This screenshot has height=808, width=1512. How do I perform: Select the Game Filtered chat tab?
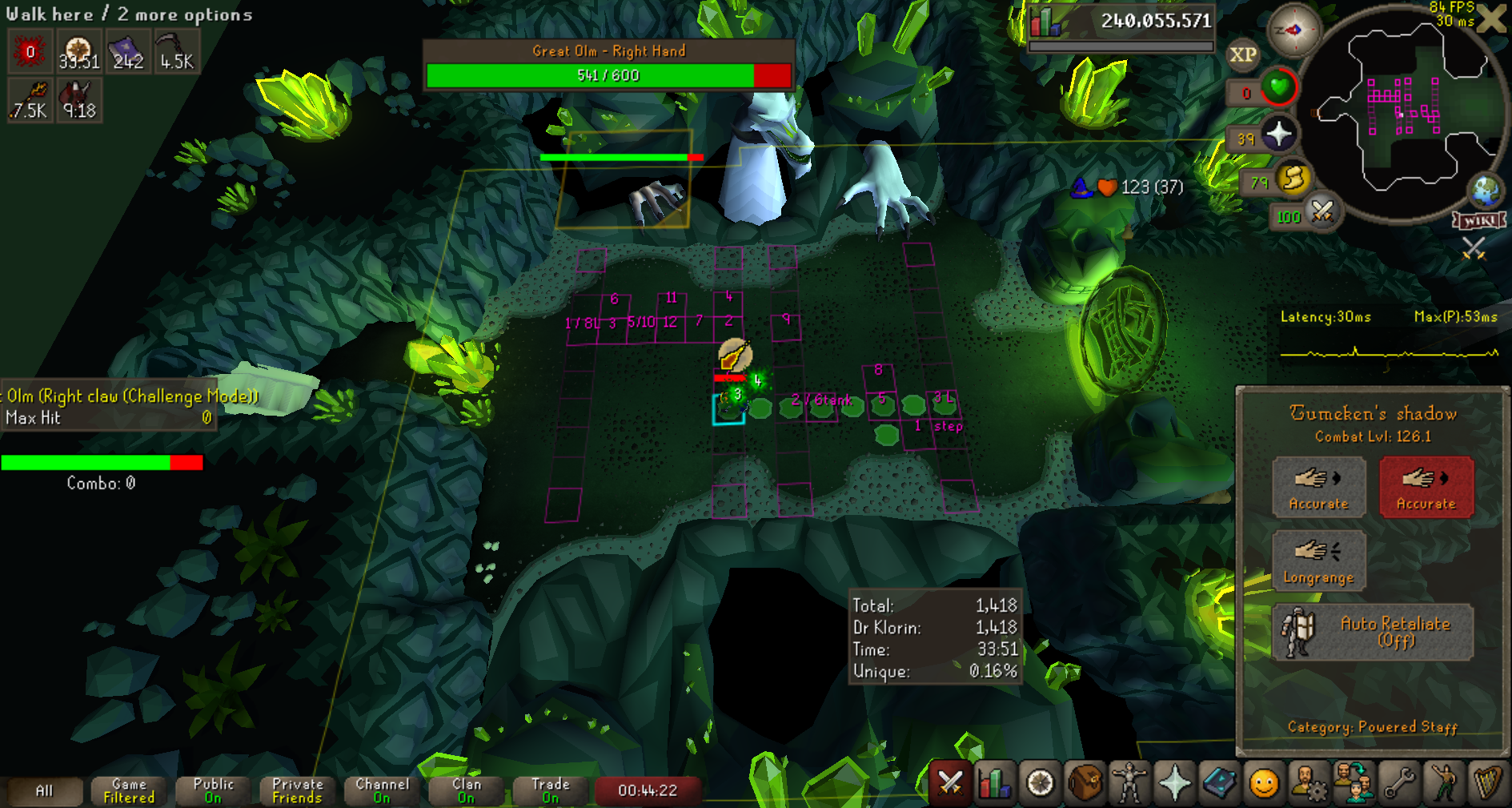click(129, 790)
